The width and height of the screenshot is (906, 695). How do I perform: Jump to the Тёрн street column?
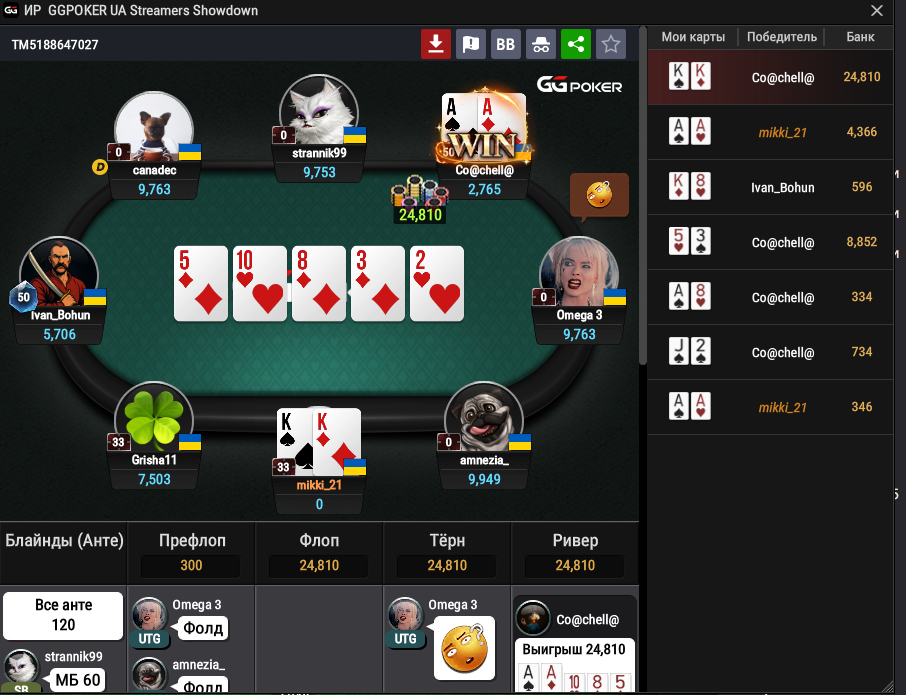click(447, 541)
